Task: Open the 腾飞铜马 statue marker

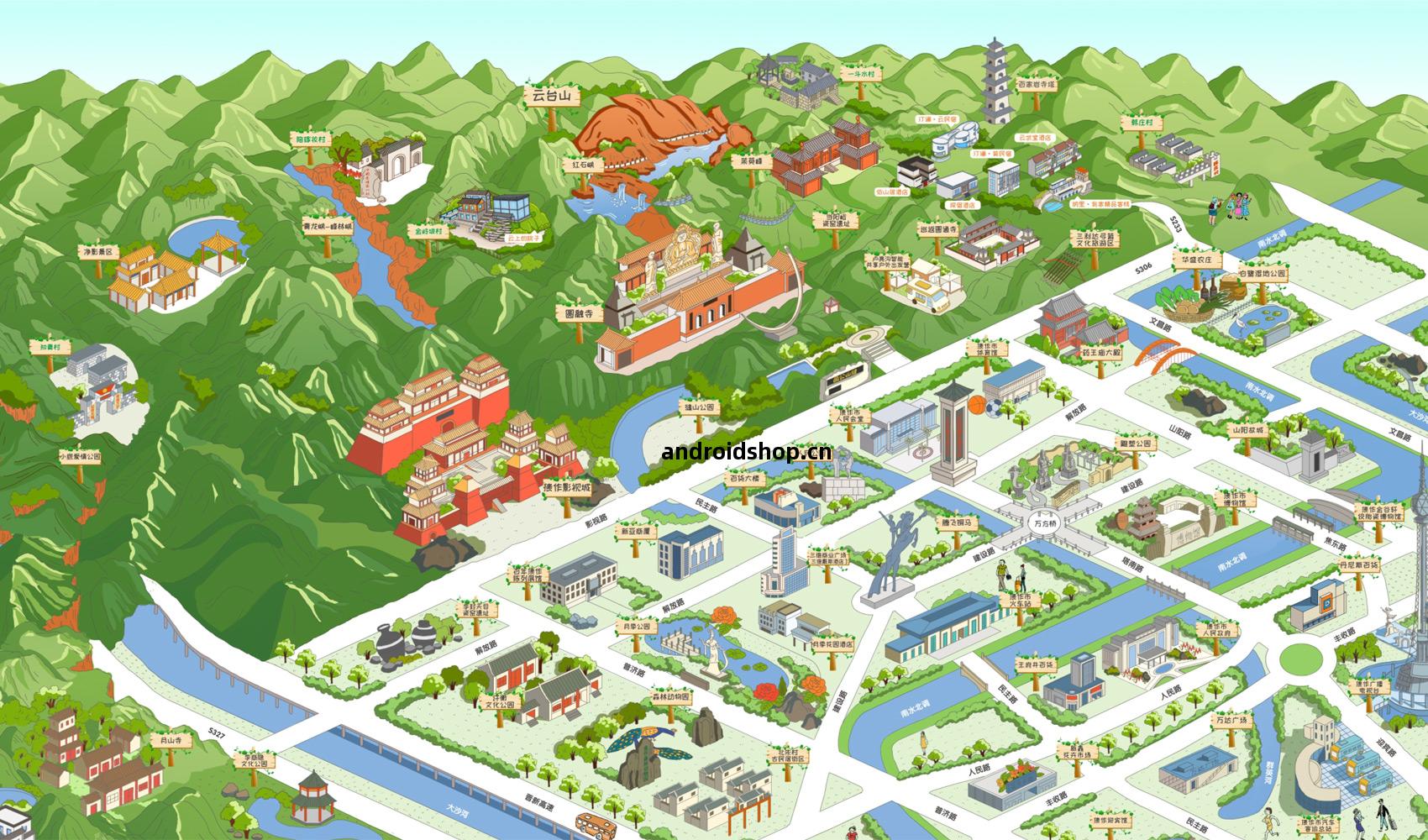Action: (x=960, y=522)
